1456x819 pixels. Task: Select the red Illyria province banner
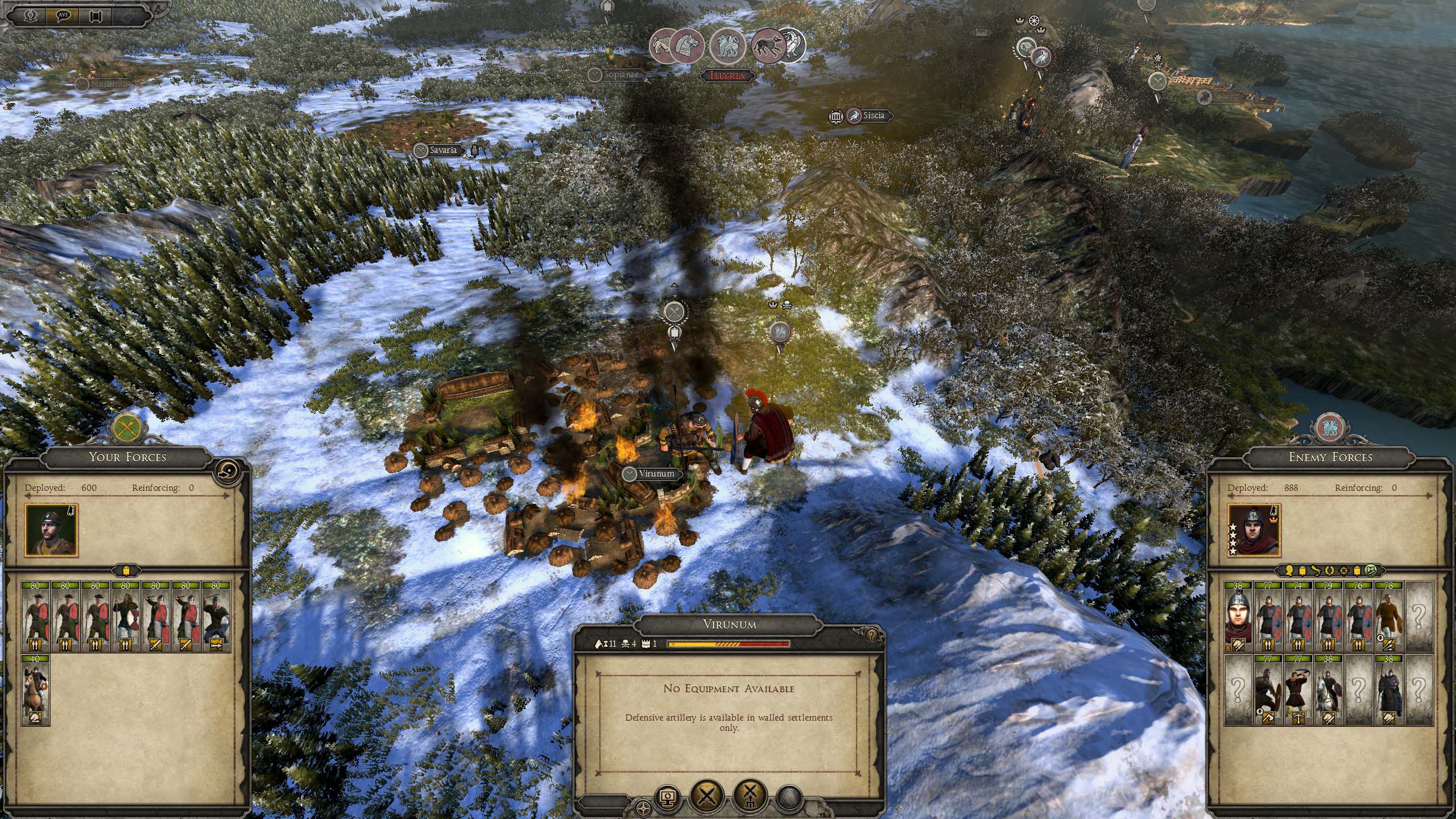click(x=727, y=76)
